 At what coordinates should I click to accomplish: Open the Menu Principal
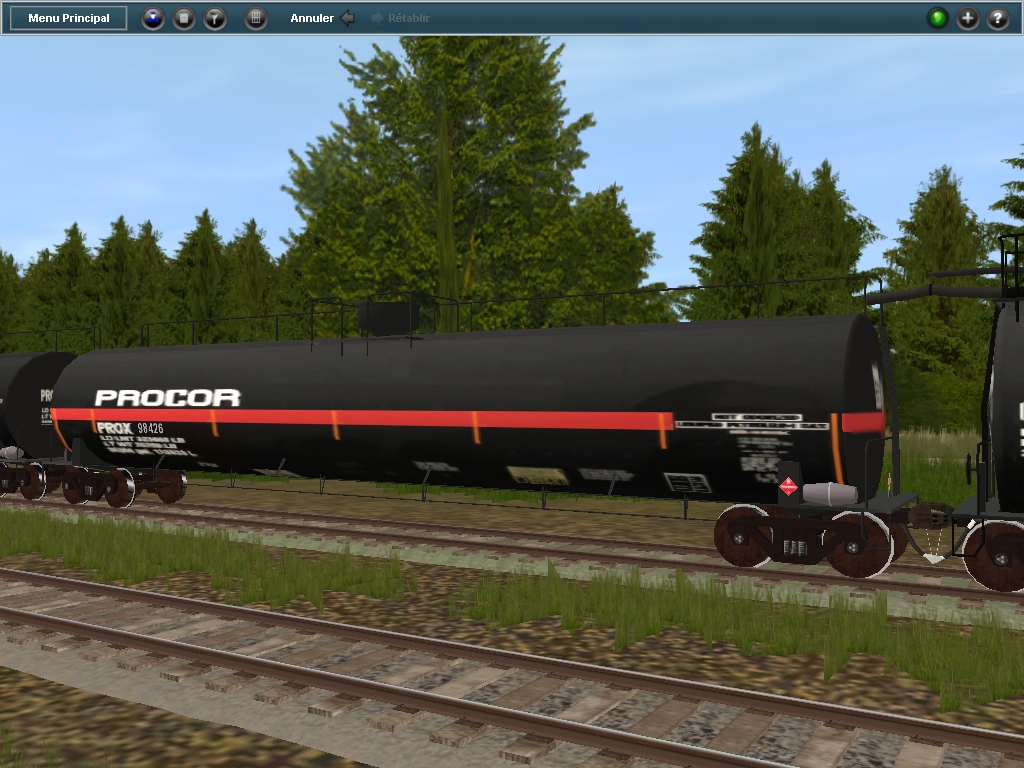coord(69,18)
